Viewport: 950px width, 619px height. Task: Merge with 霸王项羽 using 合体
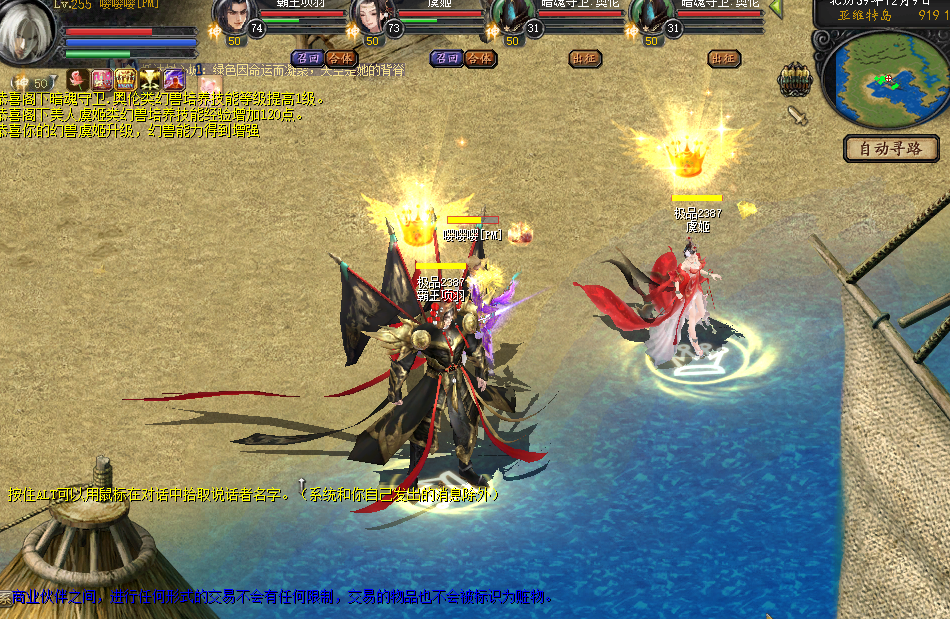click(340, 58)
